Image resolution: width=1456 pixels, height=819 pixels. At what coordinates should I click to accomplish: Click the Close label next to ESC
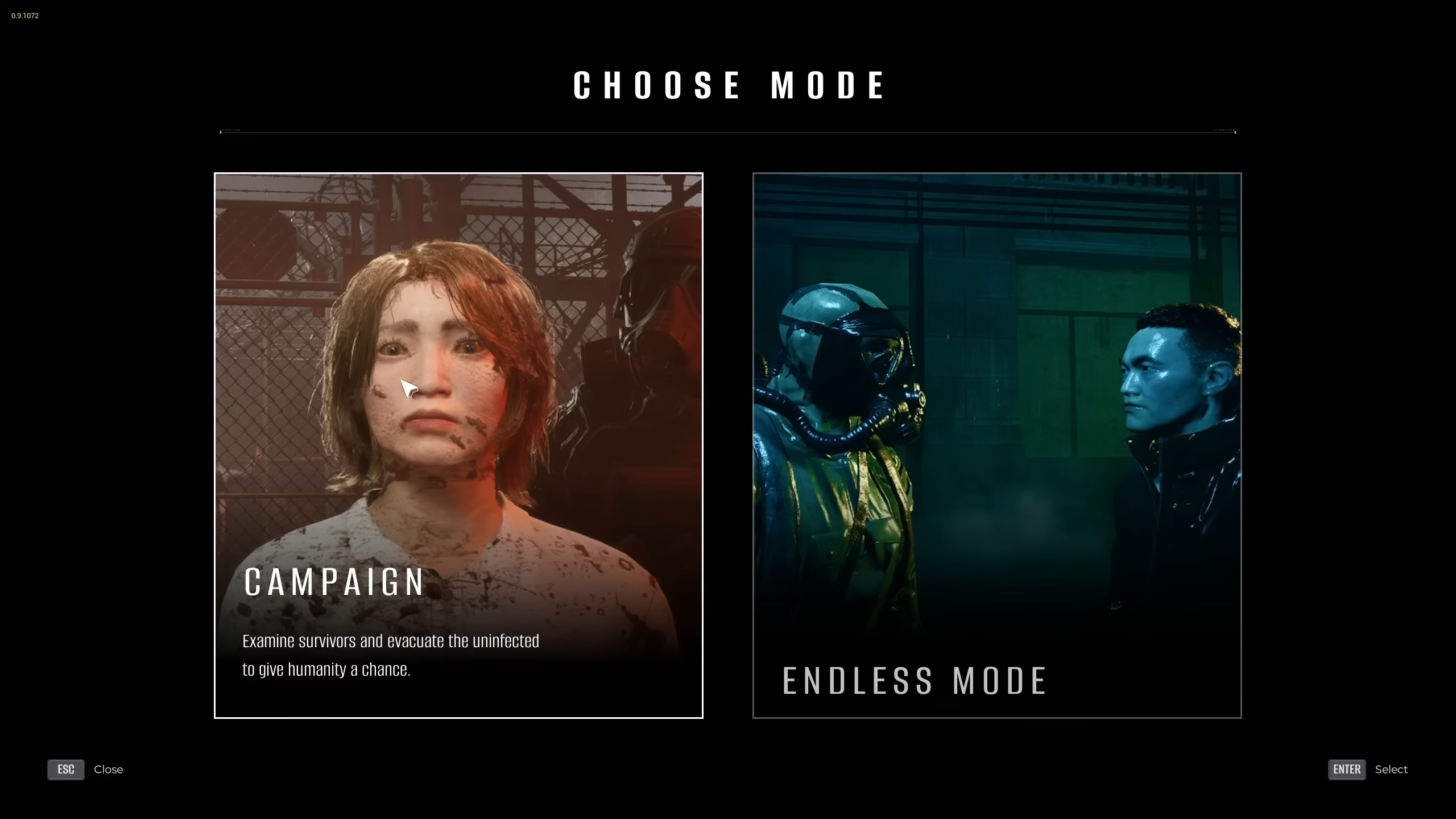(x=108, y=770)
